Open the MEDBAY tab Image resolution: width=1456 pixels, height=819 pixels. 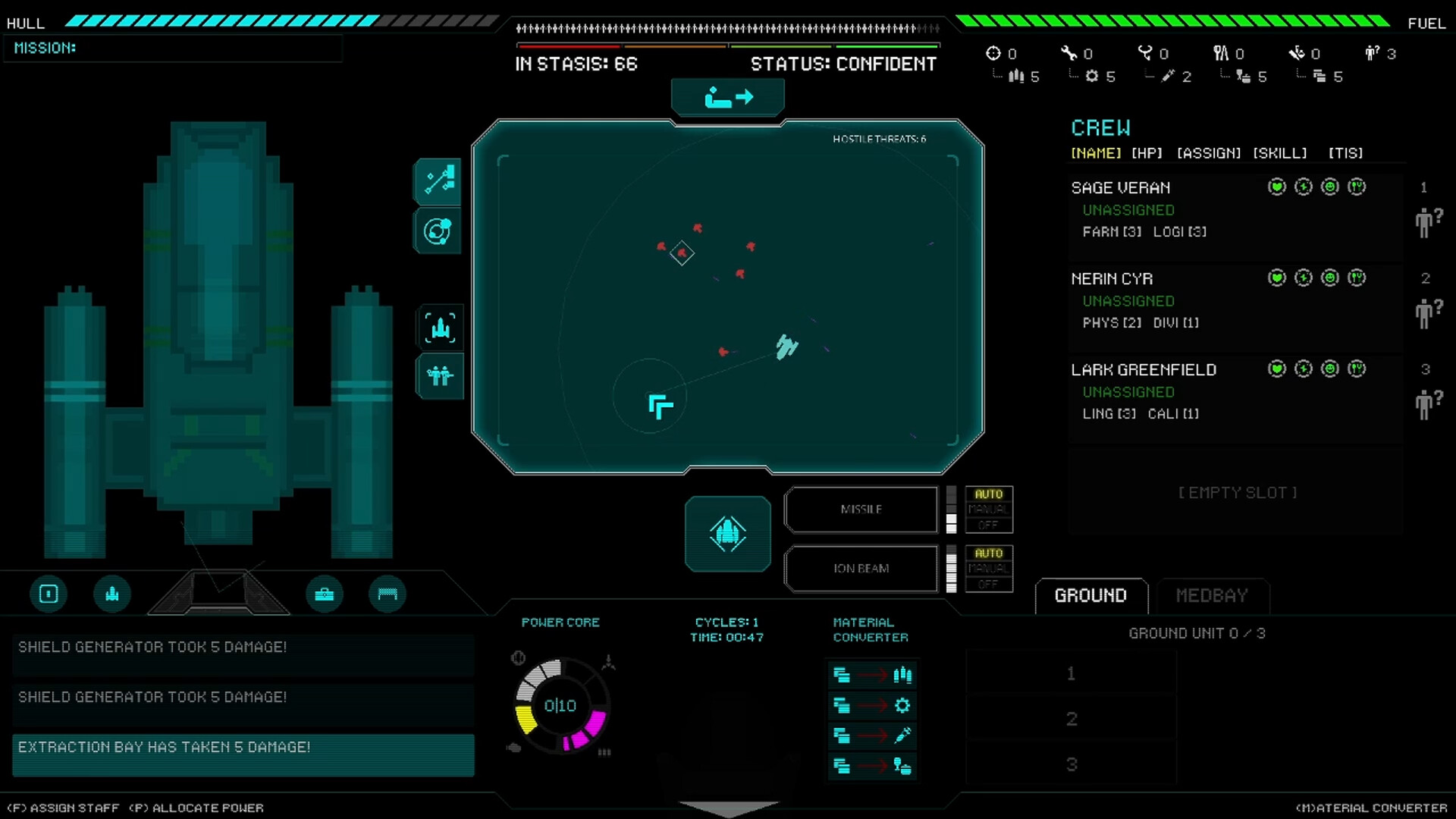click(x=1211, y=596)
